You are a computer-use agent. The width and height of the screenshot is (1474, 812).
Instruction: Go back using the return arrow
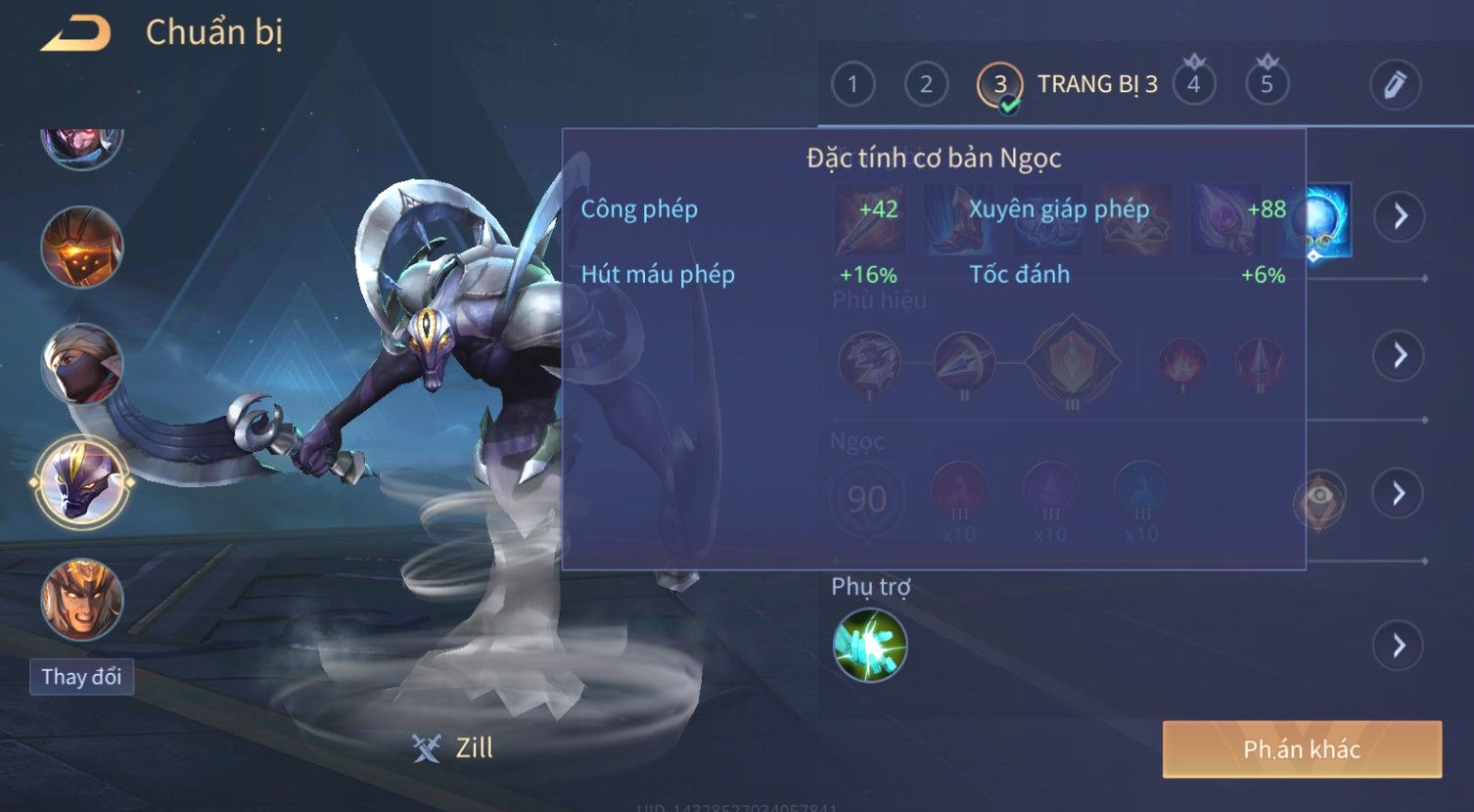76,35
